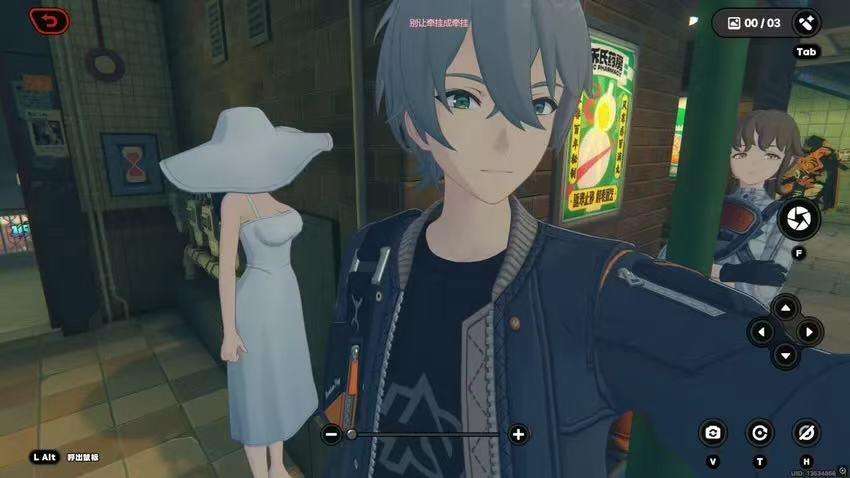850x478 pixels.
Task: Switch camera with the flip-camera icon
Action: (x=712, y=432)
